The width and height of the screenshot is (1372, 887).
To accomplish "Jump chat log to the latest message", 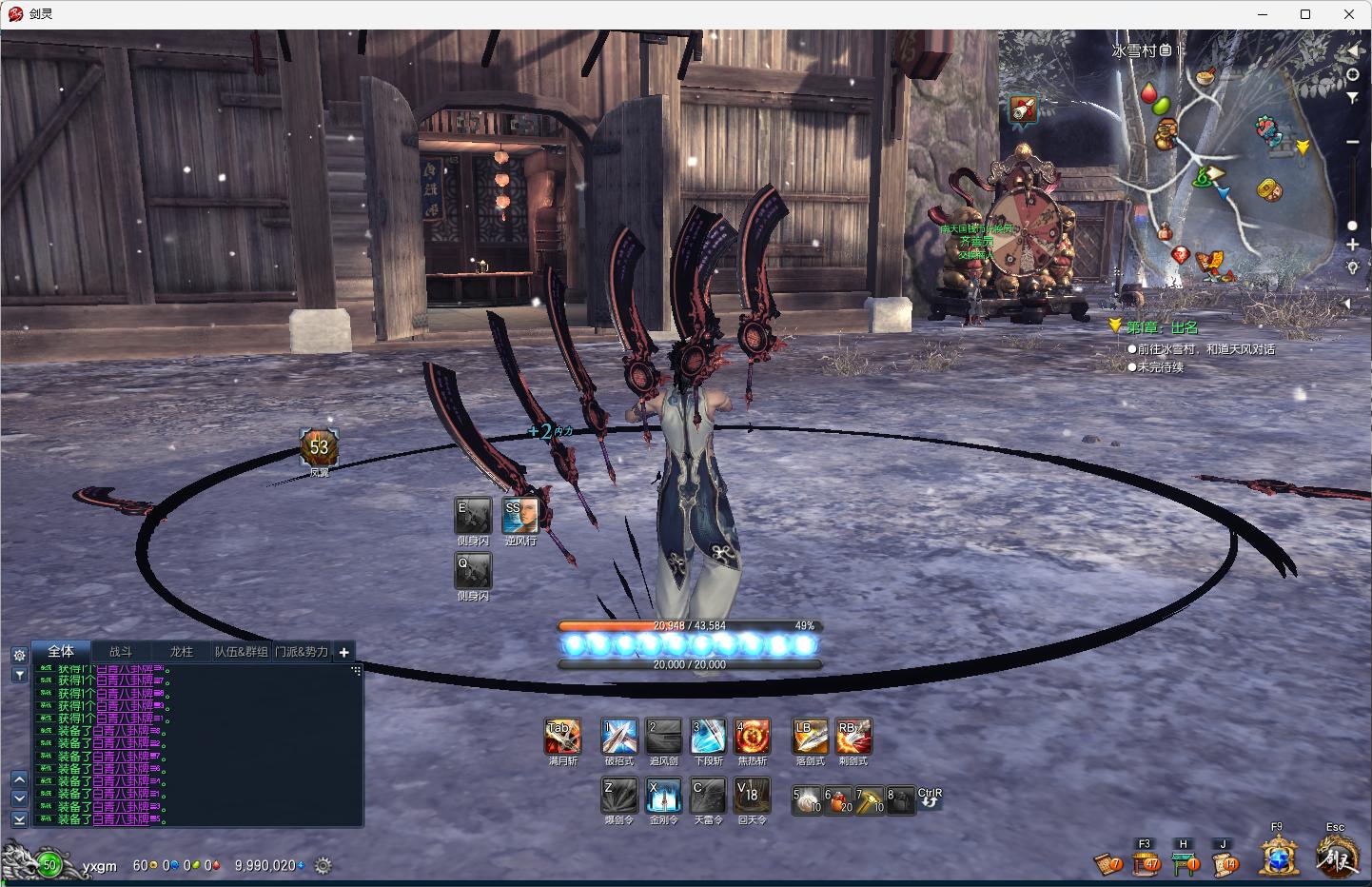I will coord(19,818).
